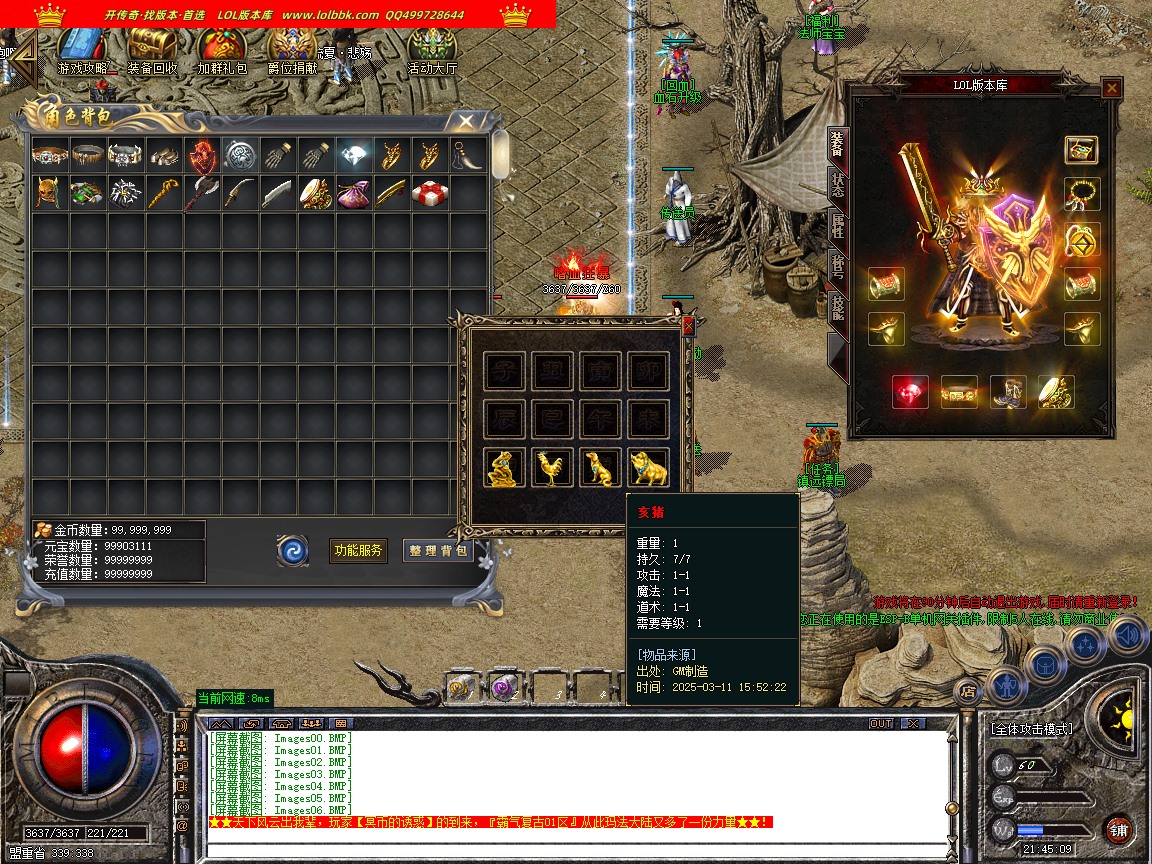Select the red-white gift box in the bag
1152x864 pixels.
430,193
